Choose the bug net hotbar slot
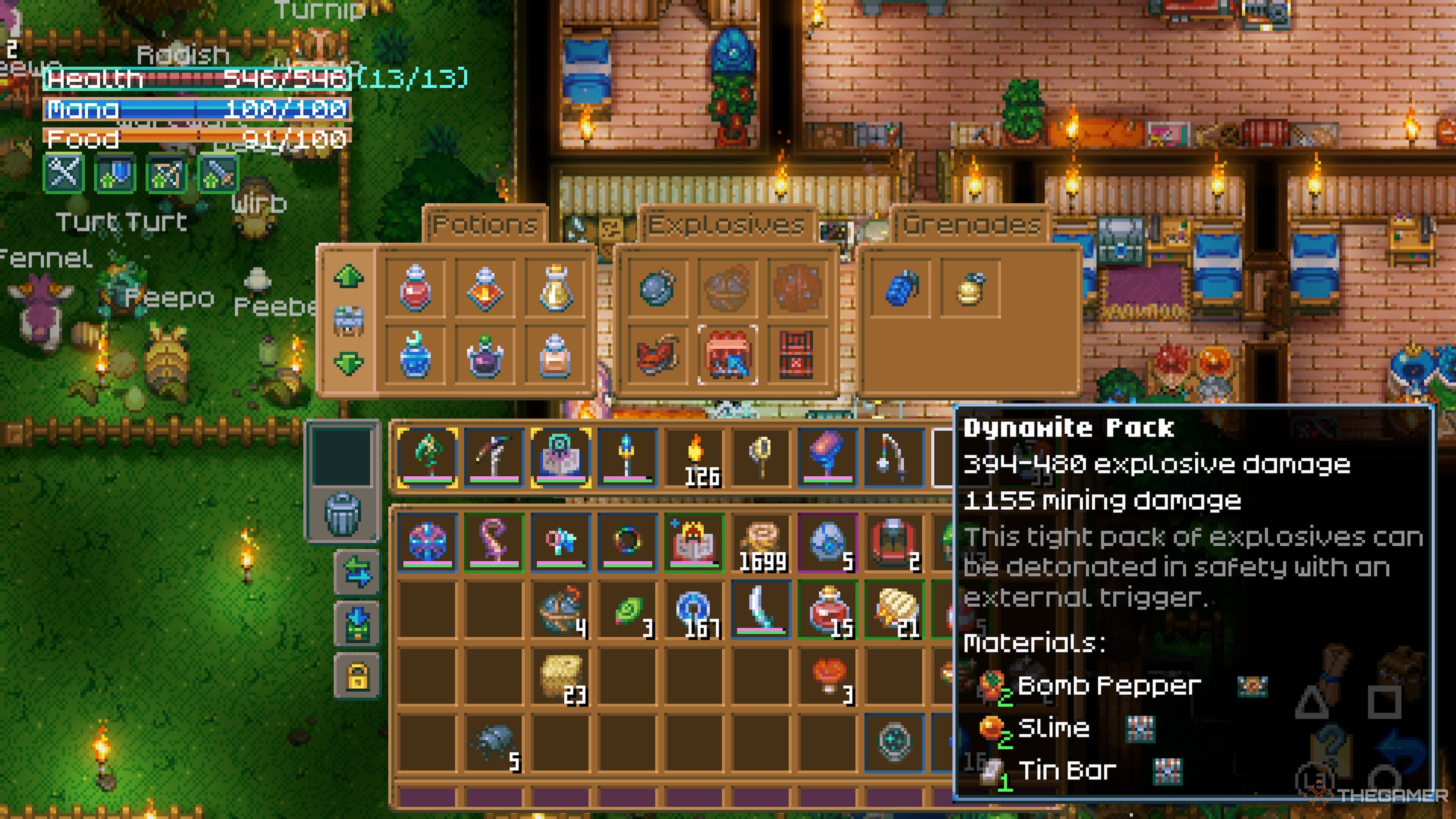 click(761, 458)
